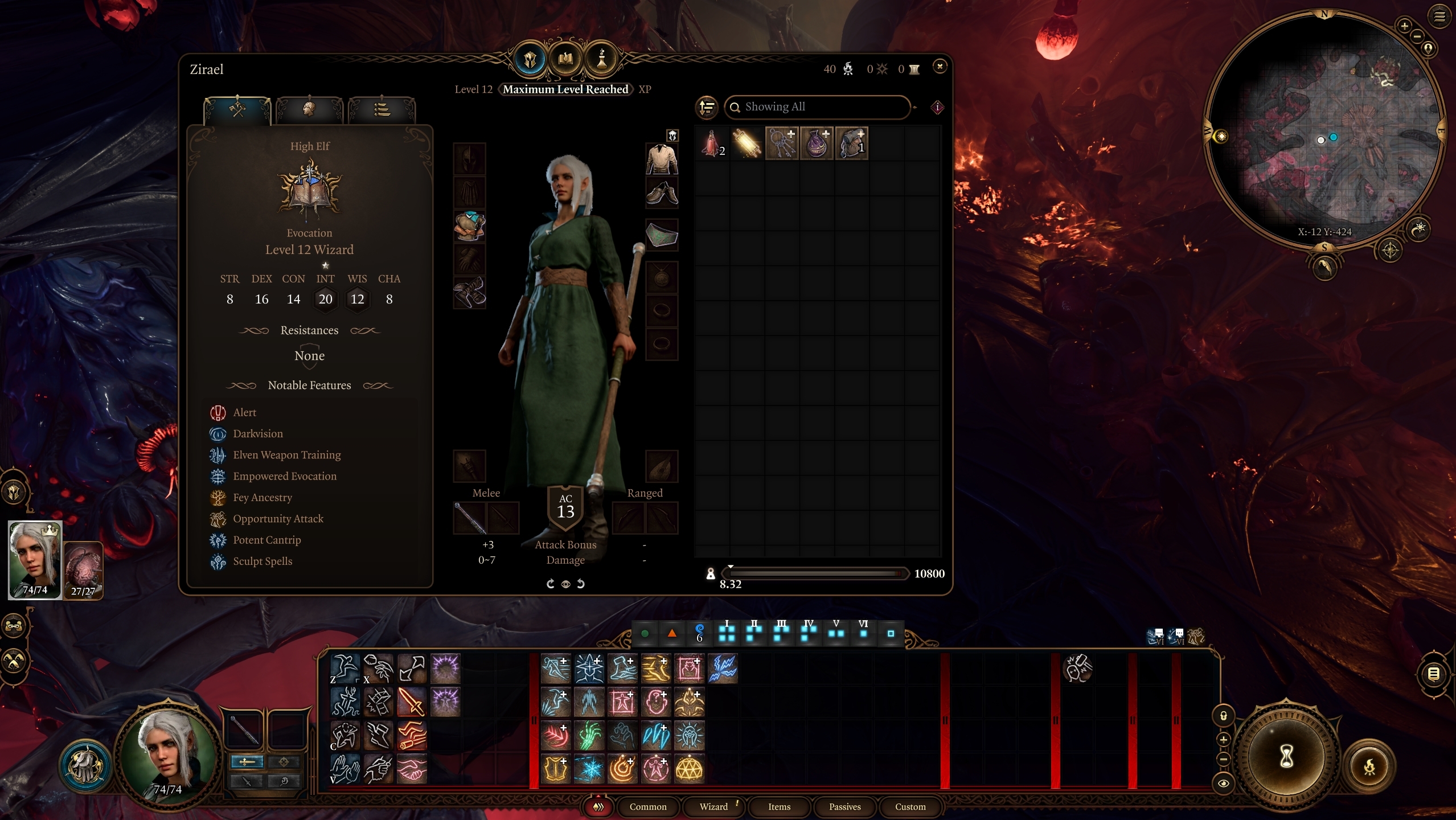Switch to the Custom hotbar tab

(910, 806)
